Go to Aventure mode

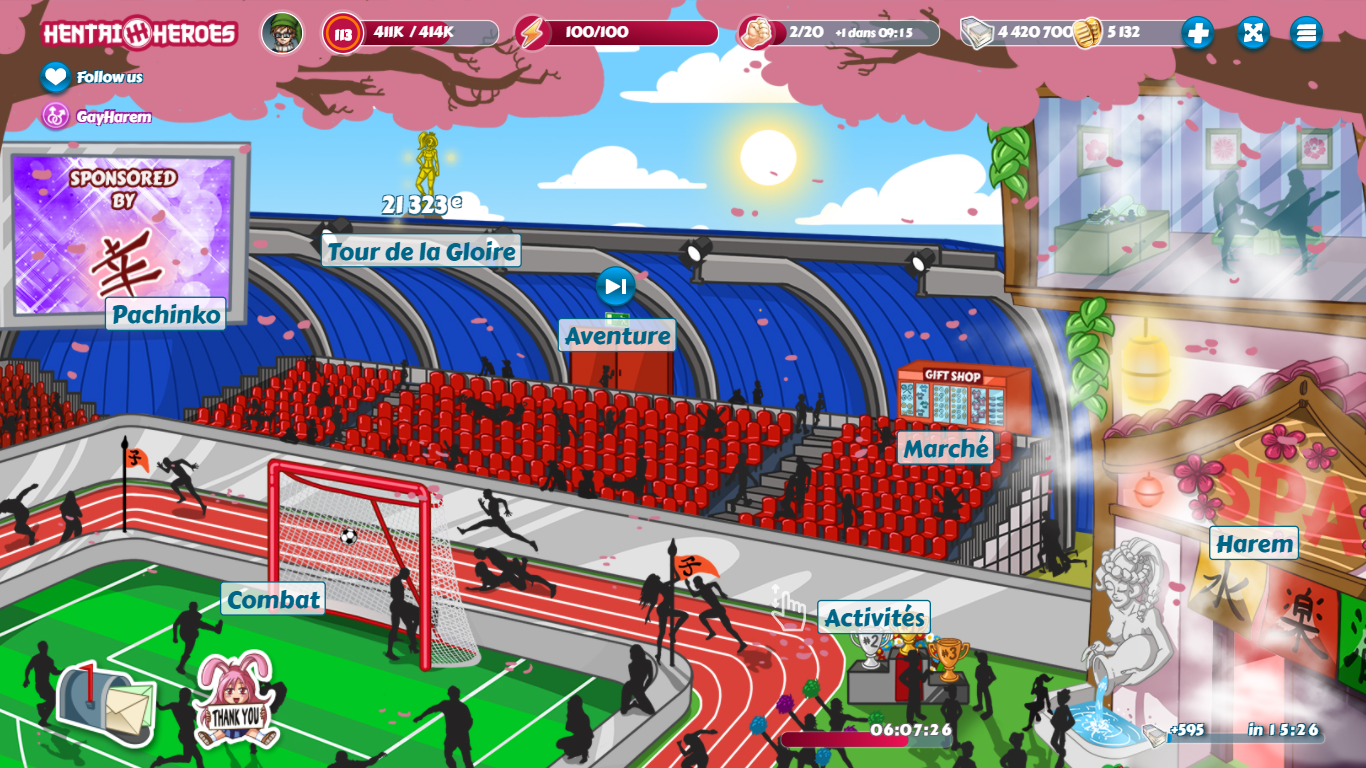(617, 335)
